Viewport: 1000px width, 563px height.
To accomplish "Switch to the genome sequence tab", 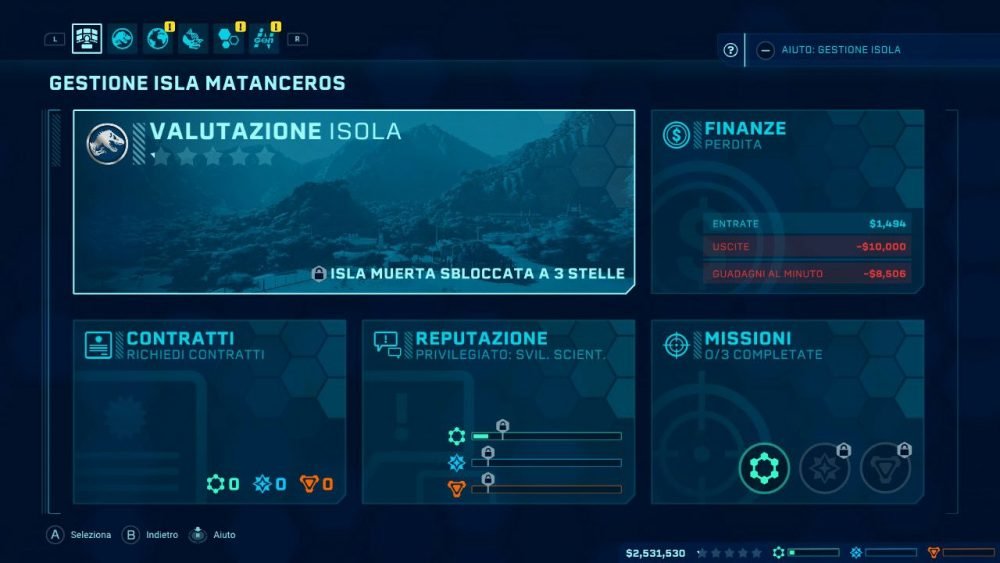I will (x=263, y=39).
